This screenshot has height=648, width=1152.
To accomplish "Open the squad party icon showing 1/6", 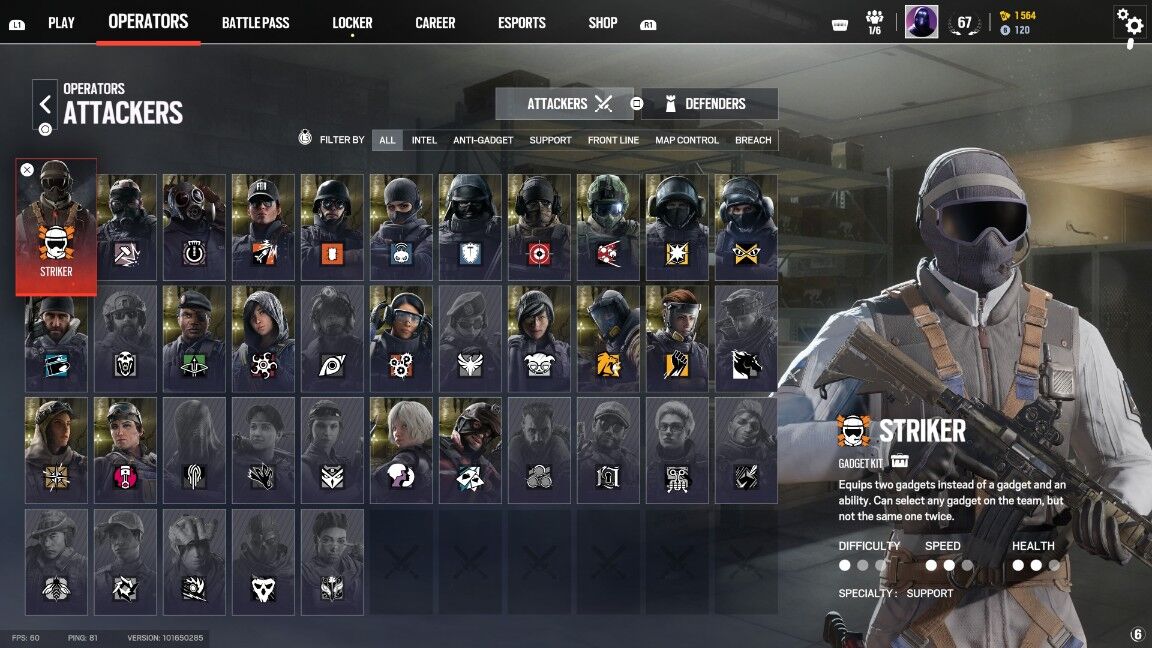I will (x=875, y=22).
